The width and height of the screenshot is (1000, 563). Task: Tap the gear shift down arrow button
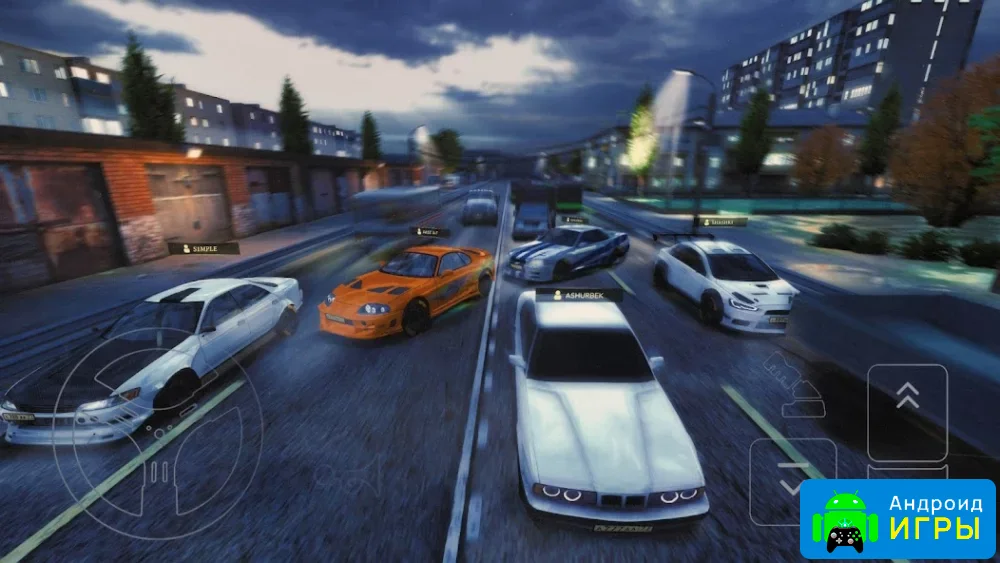(791, 482)
